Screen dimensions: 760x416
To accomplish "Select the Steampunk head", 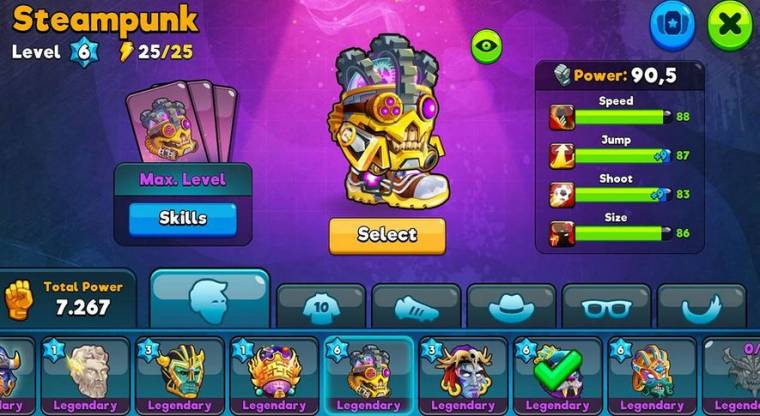I will tap(387, 235).
